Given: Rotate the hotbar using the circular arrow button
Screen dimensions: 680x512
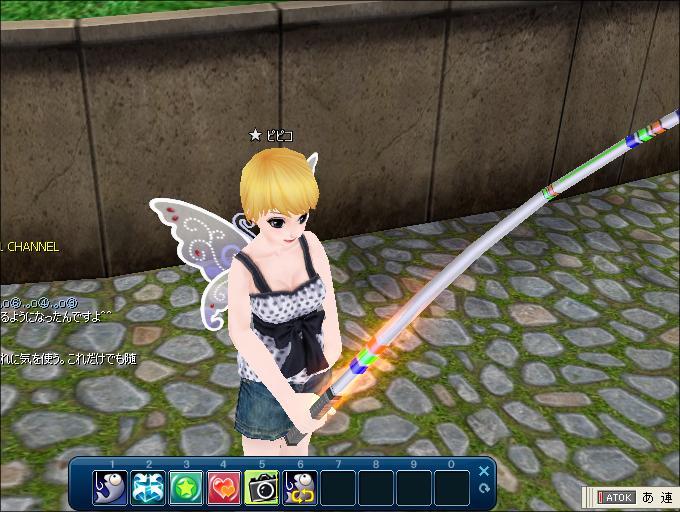Looking at the screenshot, I should pos(484,488).
